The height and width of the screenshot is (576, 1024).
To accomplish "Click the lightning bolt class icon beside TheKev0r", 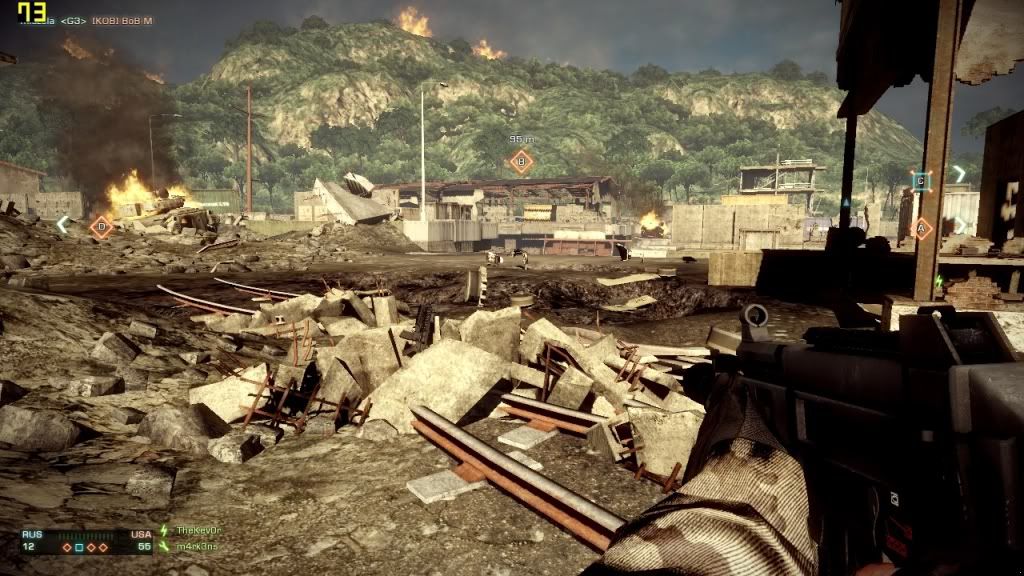I will 165,530.
